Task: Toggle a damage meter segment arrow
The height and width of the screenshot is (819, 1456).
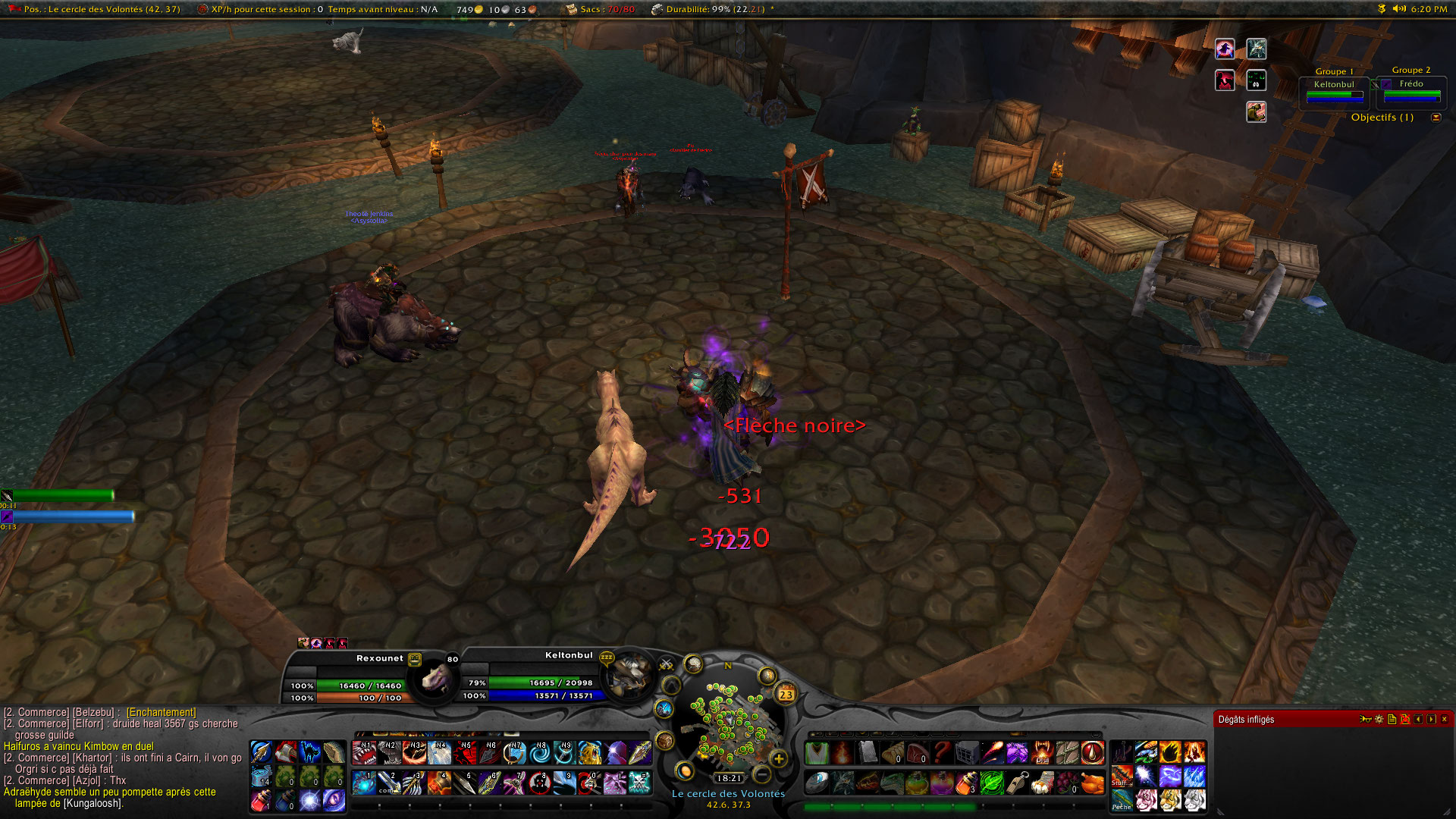Action: point(1418,719)
